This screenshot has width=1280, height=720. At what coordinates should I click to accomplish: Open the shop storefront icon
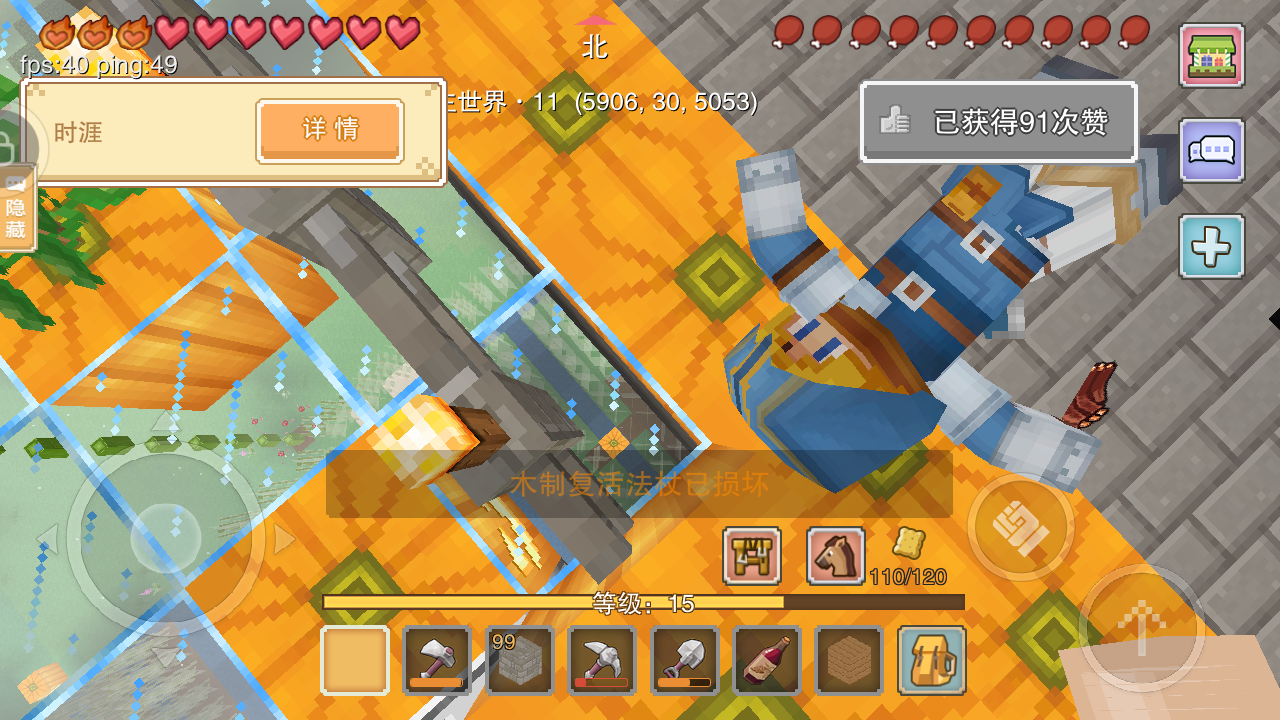click(x=1211, y=56)
